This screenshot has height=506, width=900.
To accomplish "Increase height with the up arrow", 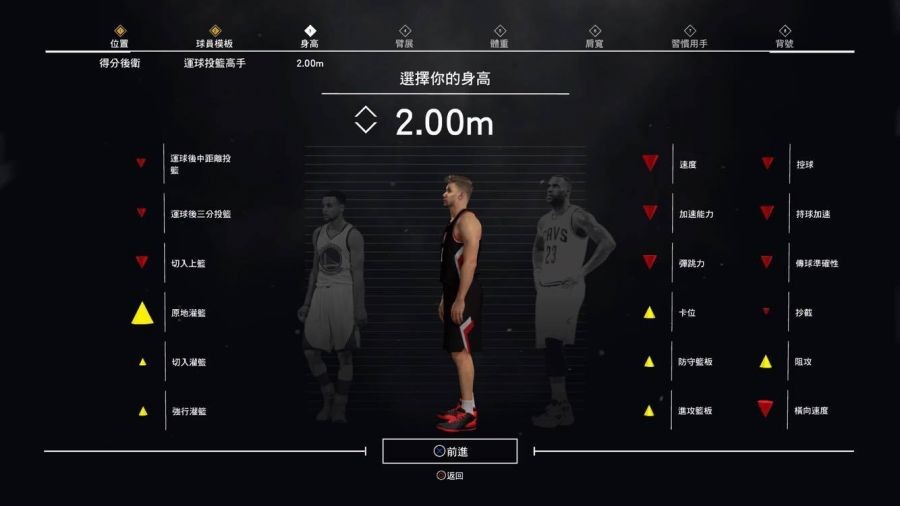I will pyautogui.click(x=366, y=111).
